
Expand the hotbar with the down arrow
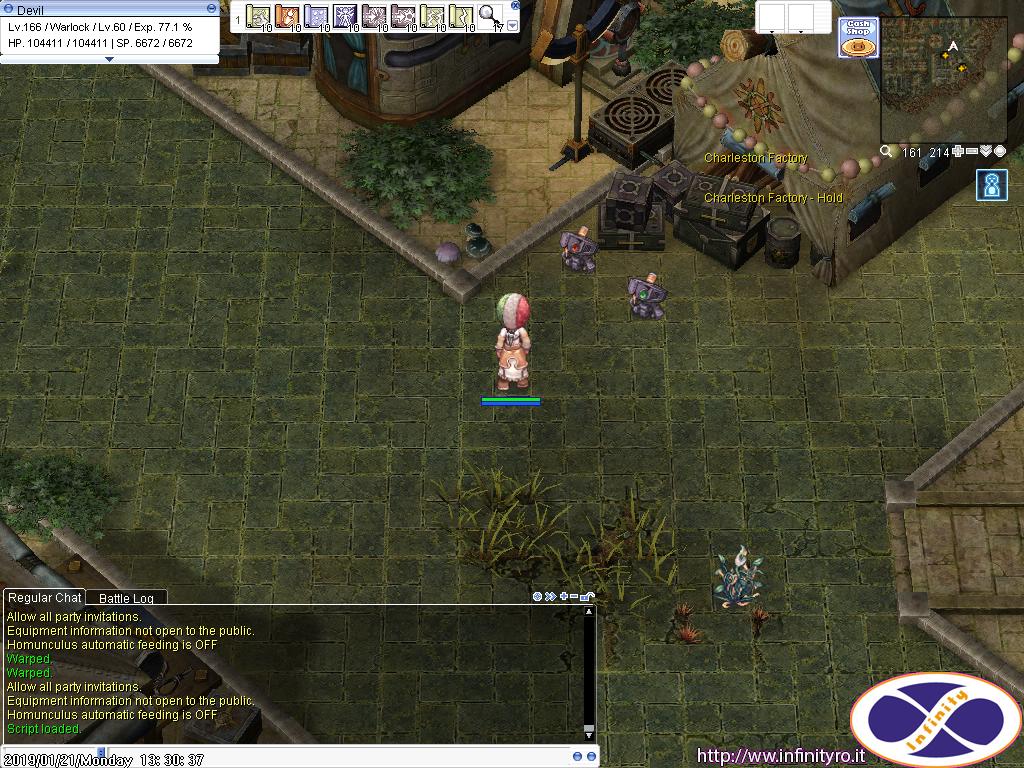tap(512, 25)
